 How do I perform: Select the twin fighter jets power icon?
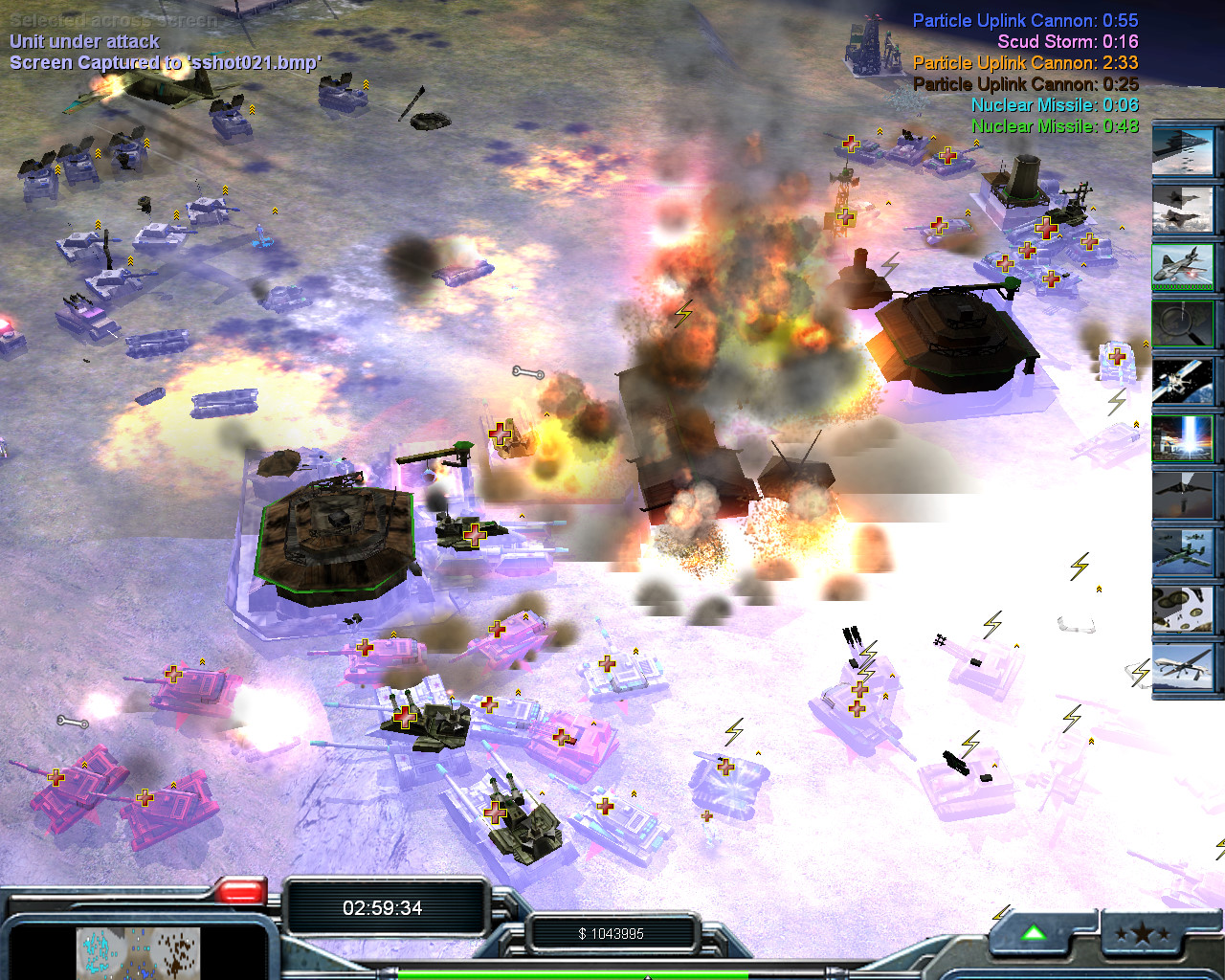point(1183,209)
